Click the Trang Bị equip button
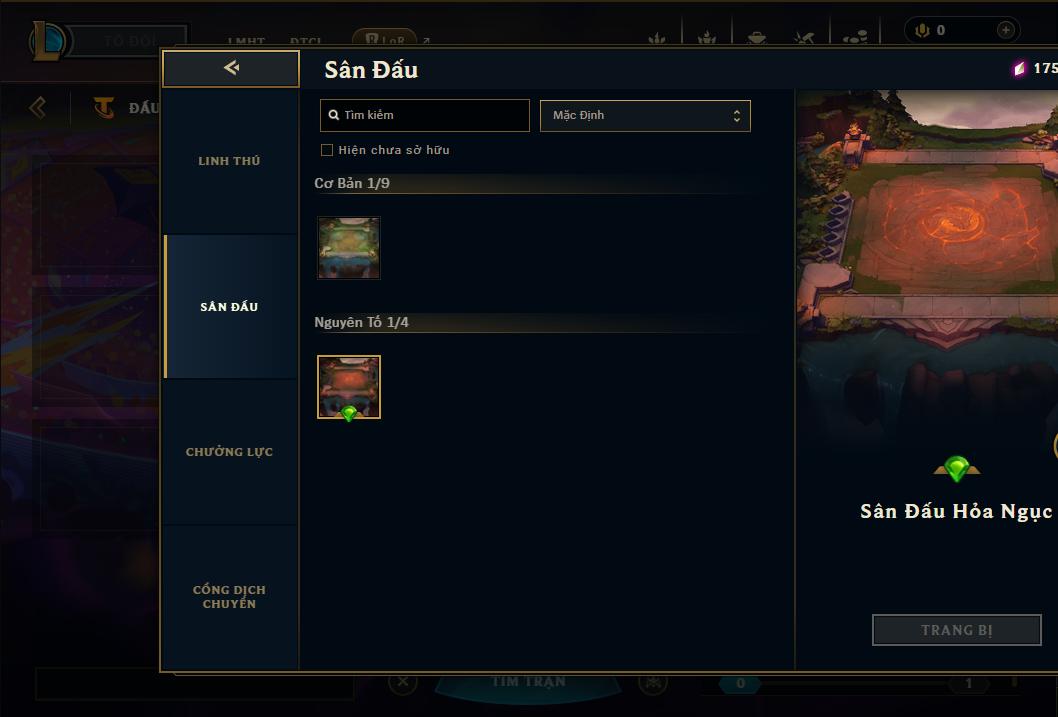This screenshot has height=717, width=1058. 956,630
